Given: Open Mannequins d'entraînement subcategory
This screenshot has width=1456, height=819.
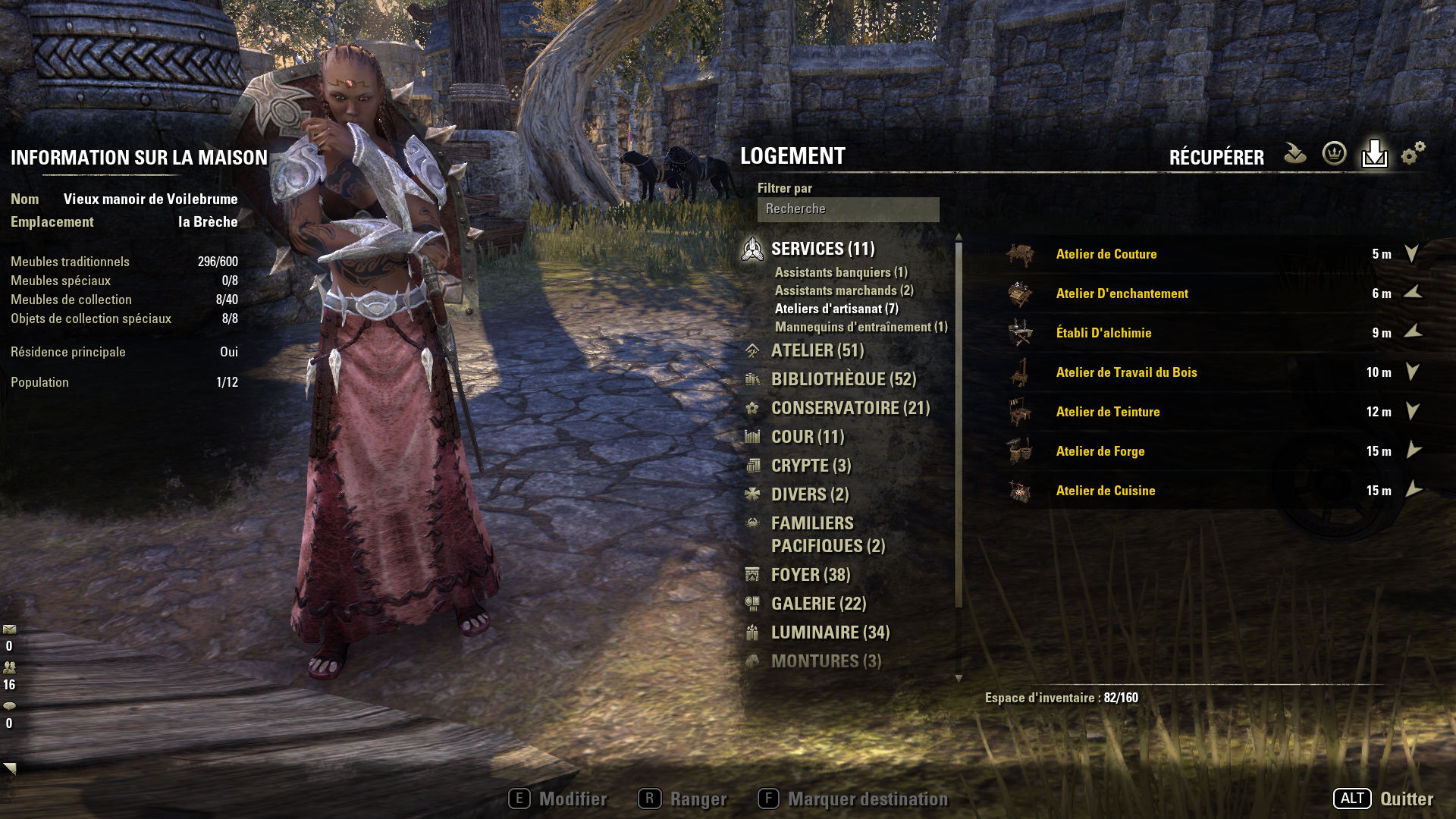Looking at the screenshot, I should tap(861, 328).
